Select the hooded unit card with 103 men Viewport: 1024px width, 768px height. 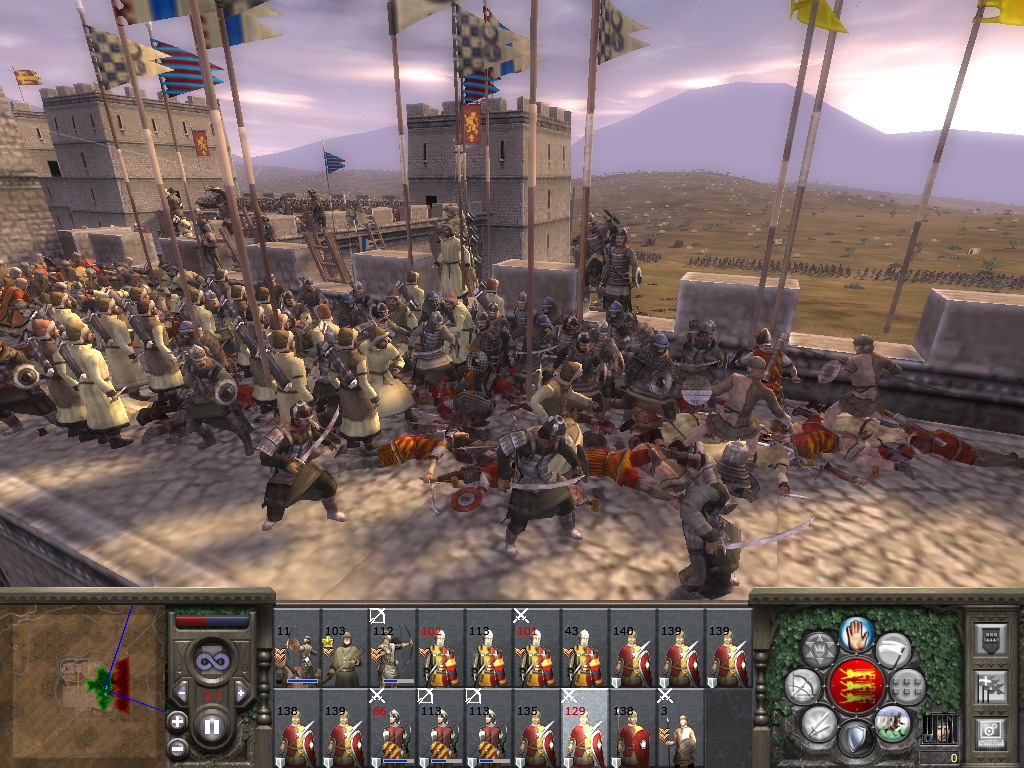(x=344, y=648)
